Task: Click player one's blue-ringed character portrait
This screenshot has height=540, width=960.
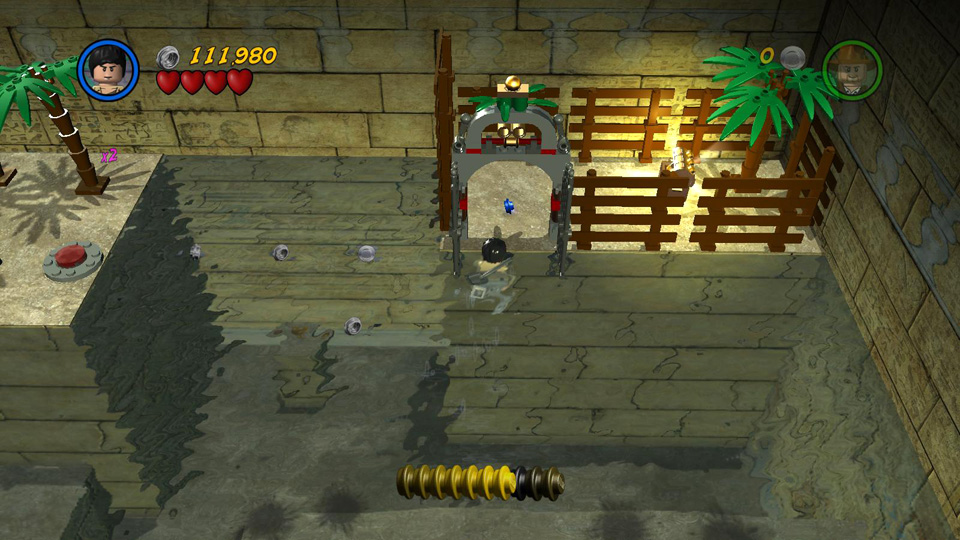Action: pos(107,69)
